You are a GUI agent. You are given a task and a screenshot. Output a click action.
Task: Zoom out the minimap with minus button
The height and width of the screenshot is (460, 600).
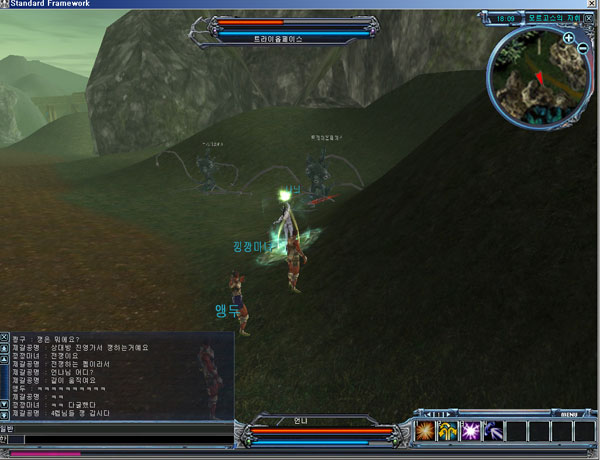[582, 49]
